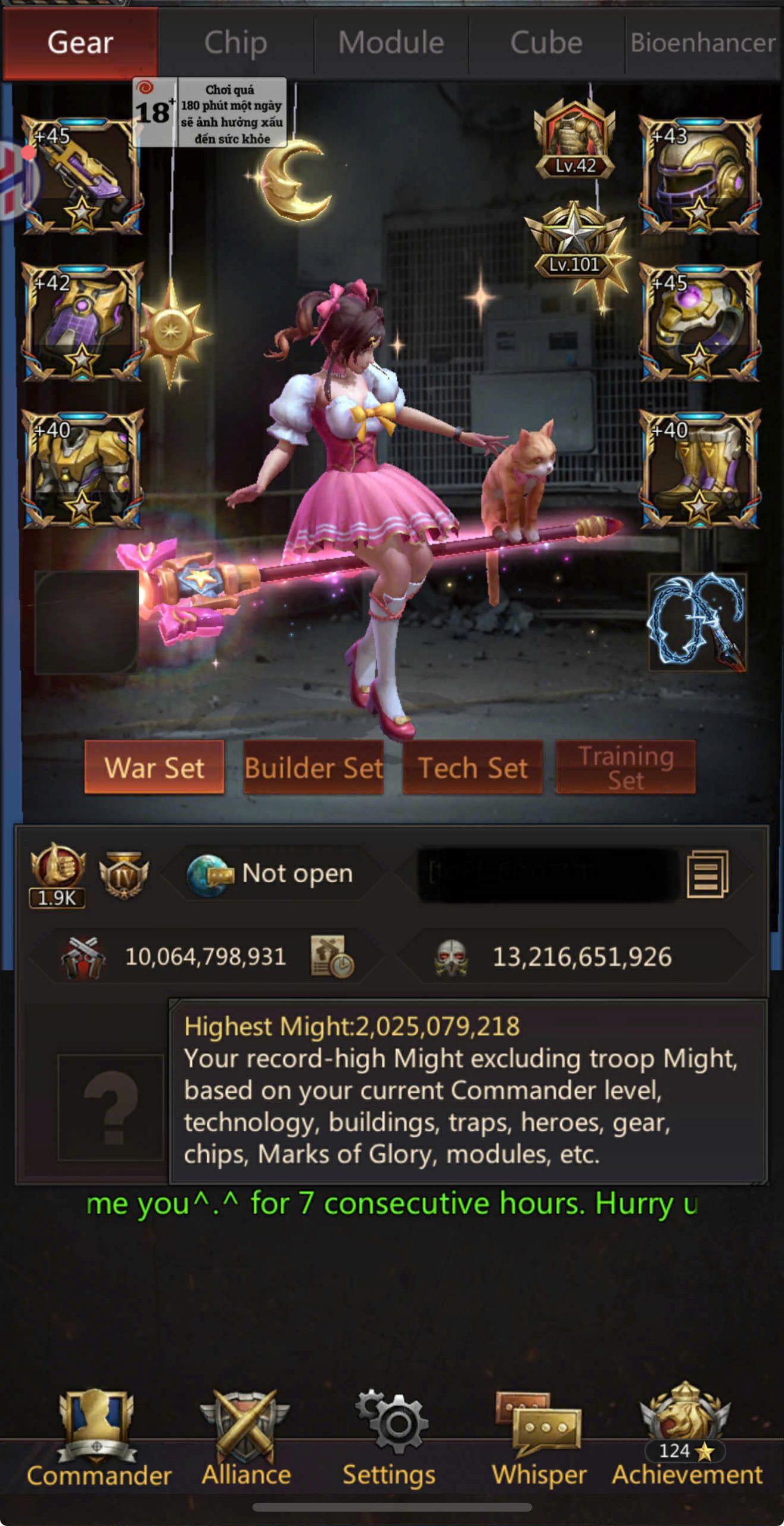
Task: Inspect the +42 gauntlet gear slot
Action: point(82,322)
